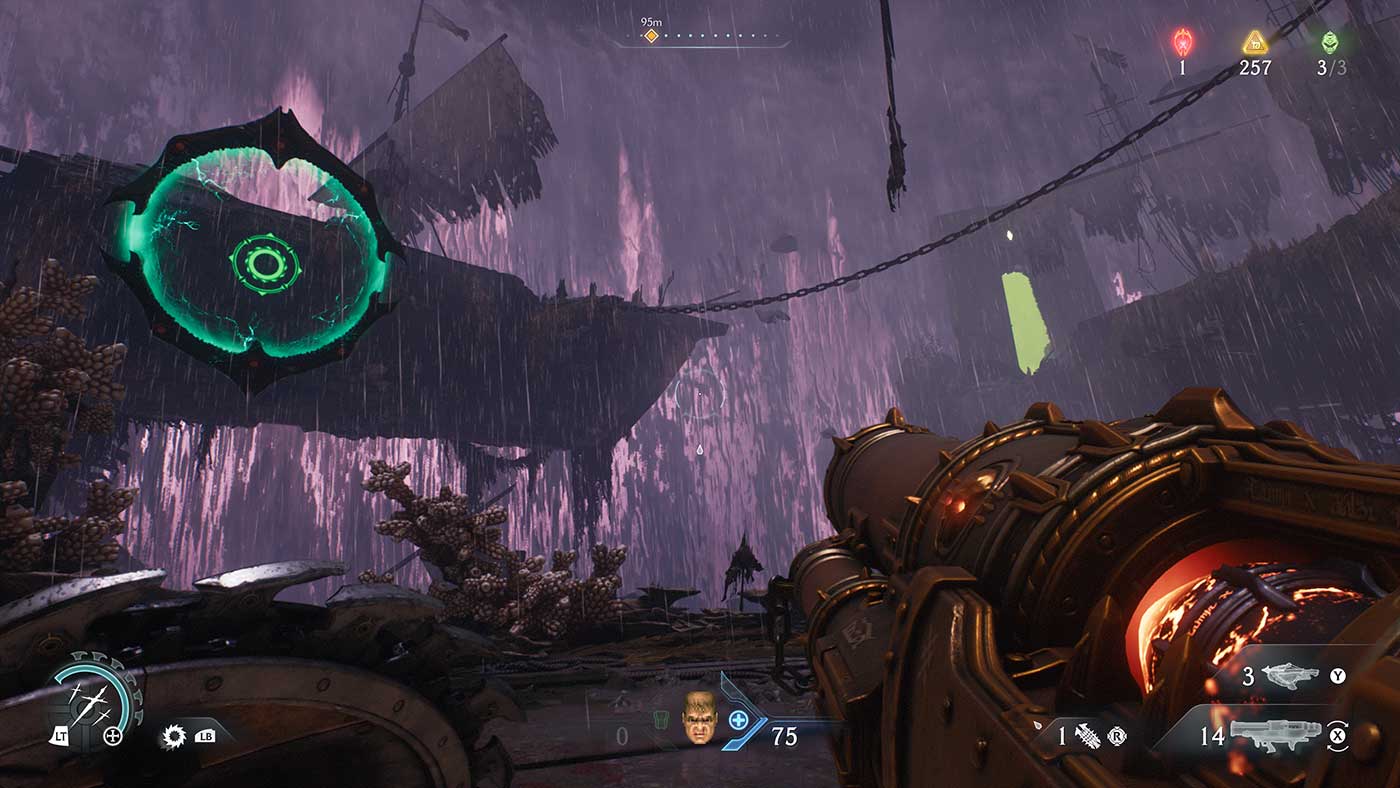Toggle the LT shield dash prompt
Image resolution: width=1400 pixels, height=788 pixels.
[x=62, y=737]
